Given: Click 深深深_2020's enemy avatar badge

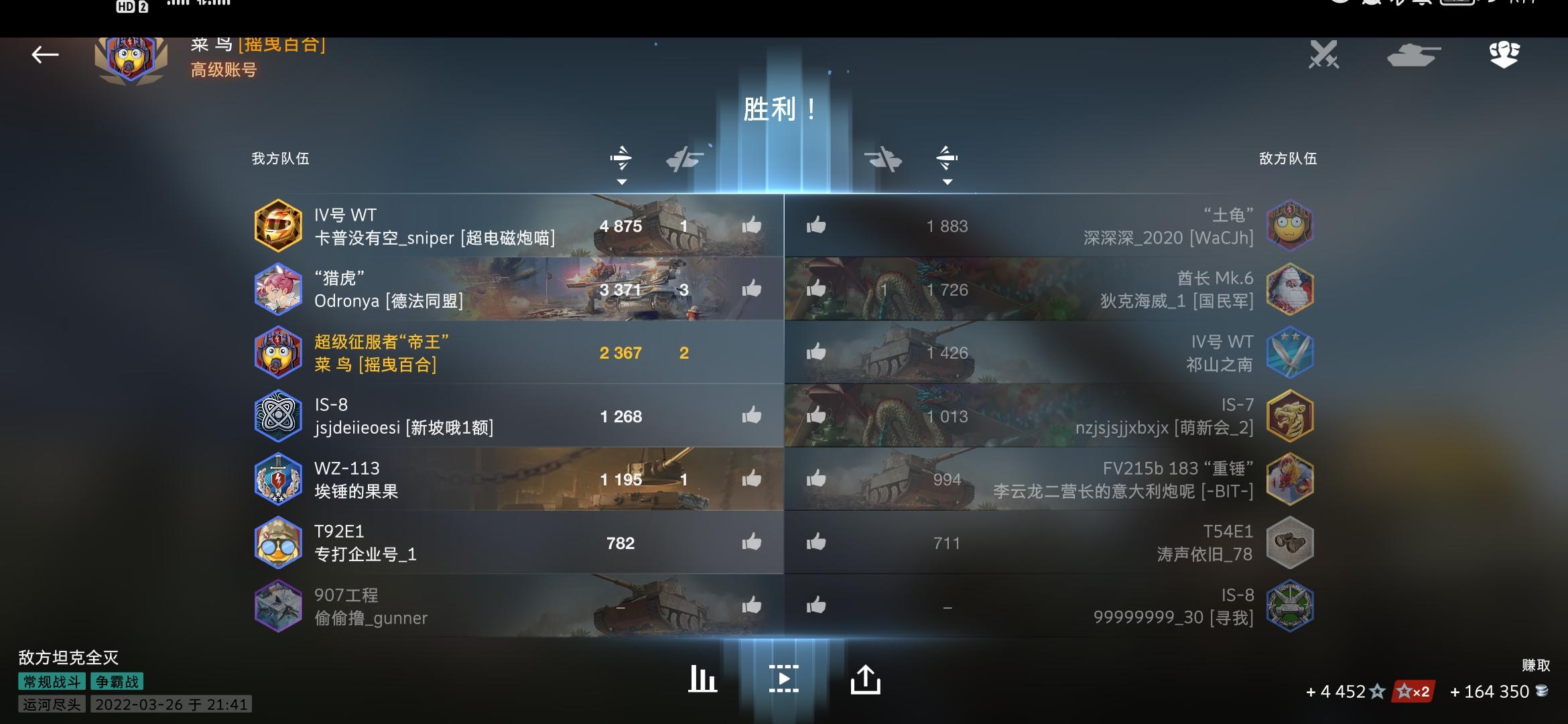Looking at the screenshot, I should point(1289,225).
